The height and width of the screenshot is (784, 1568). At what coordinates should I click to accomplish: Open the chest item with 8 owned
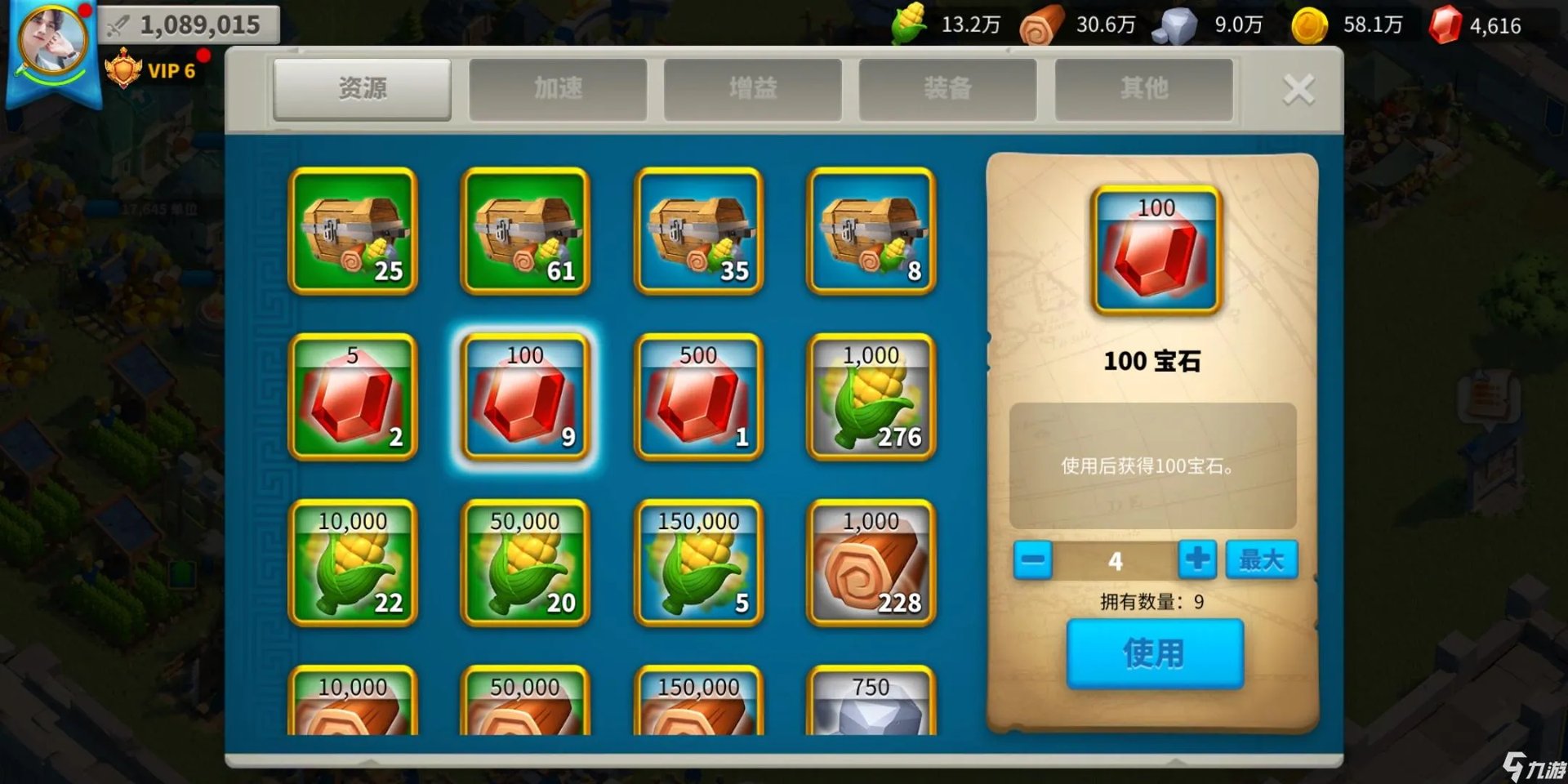pyautogui.click(x=871, y=233)
